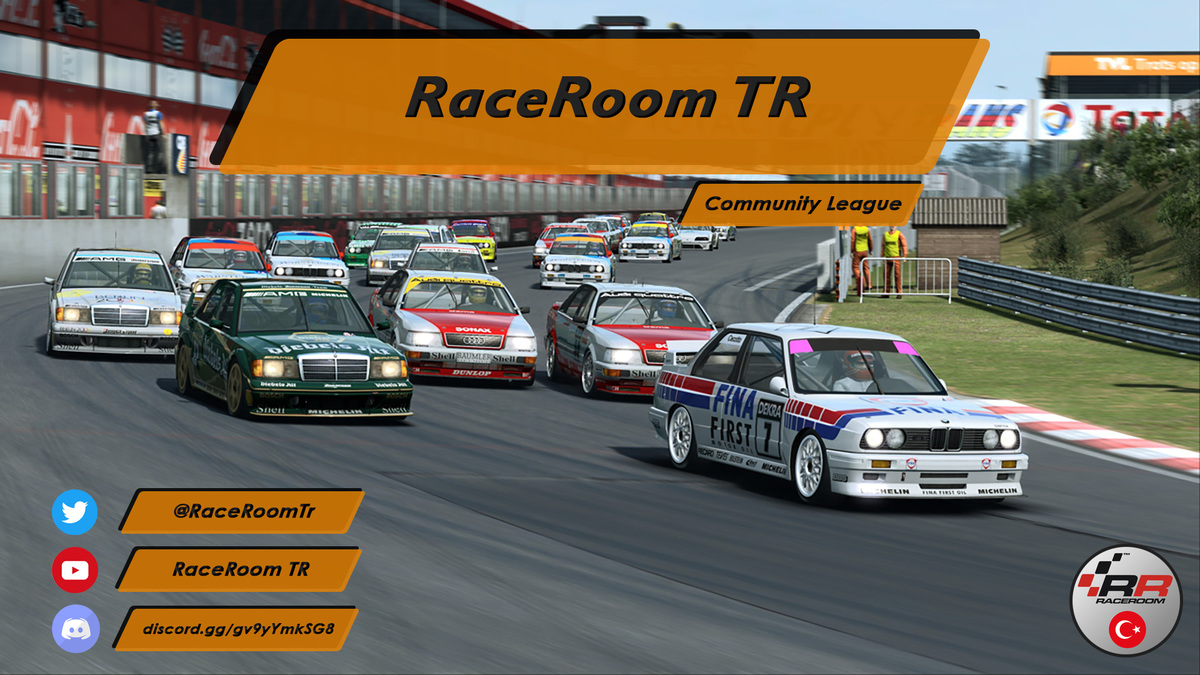
Task: Click the Twitter bird icon
Action: [x=75, y=512]
